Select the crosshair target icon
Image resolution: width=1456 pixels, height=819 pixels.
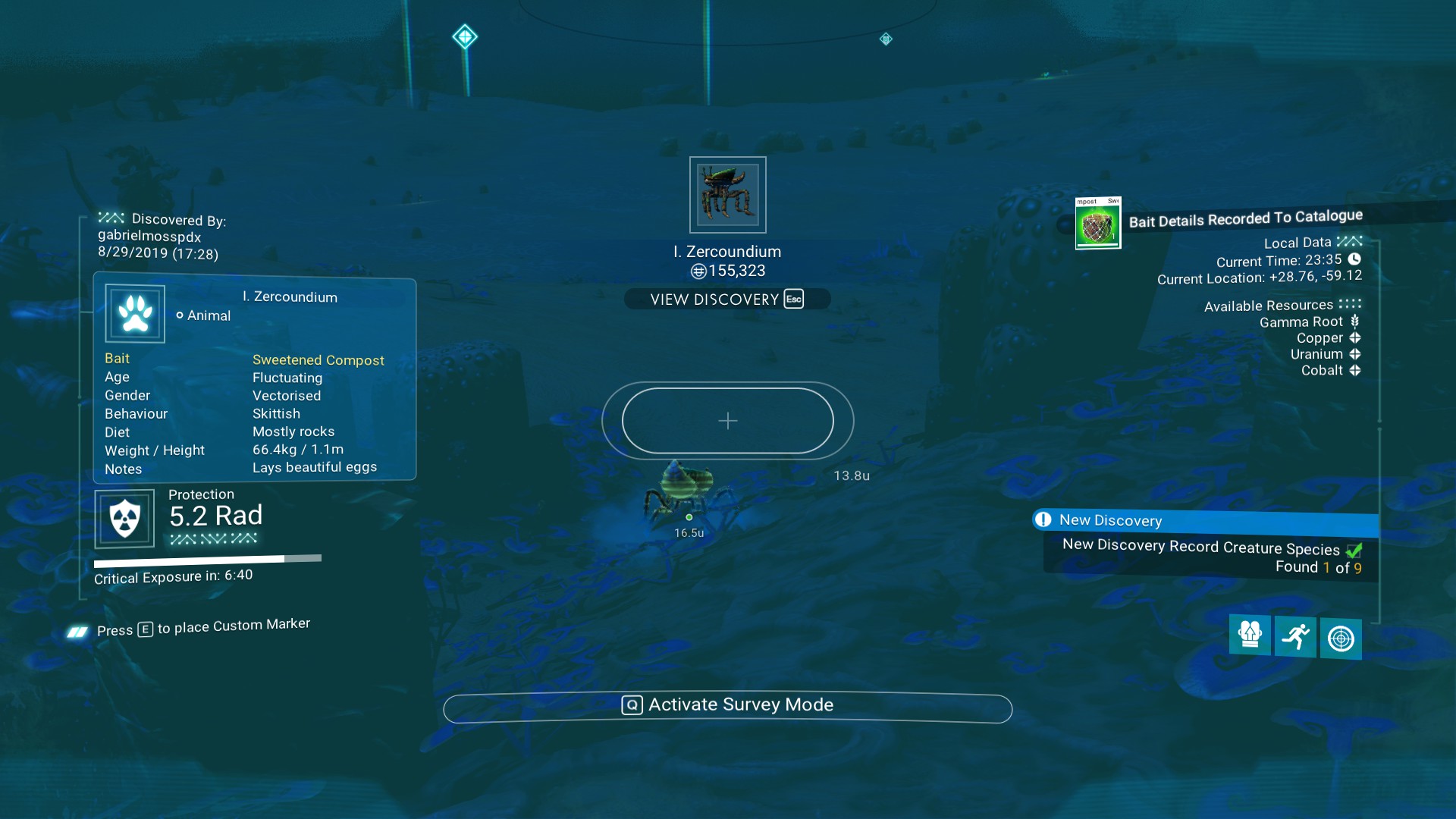coord(1340,639)
